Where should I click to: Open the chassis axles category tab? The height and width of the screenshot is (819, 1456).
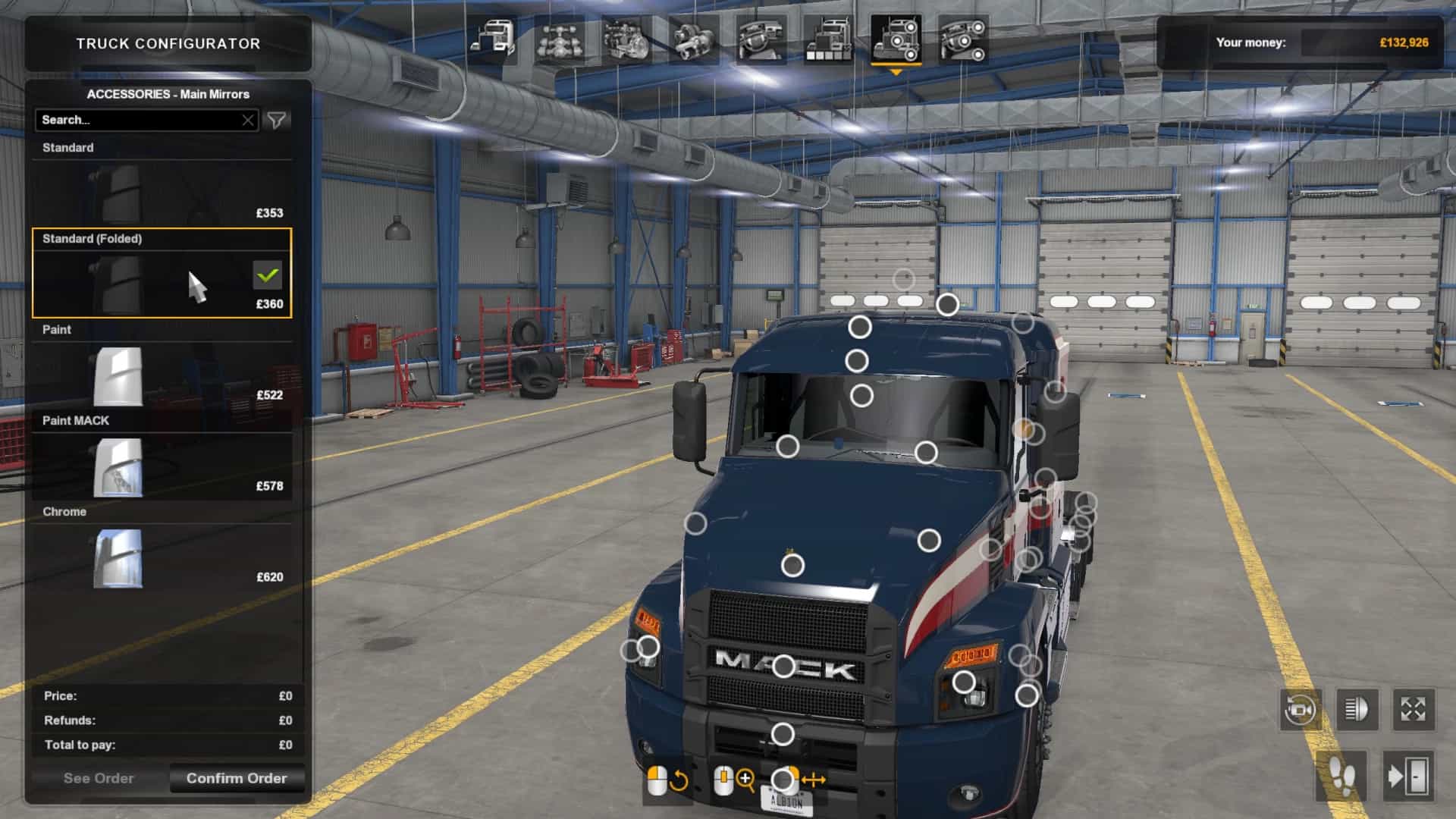(x=560, y=39)
